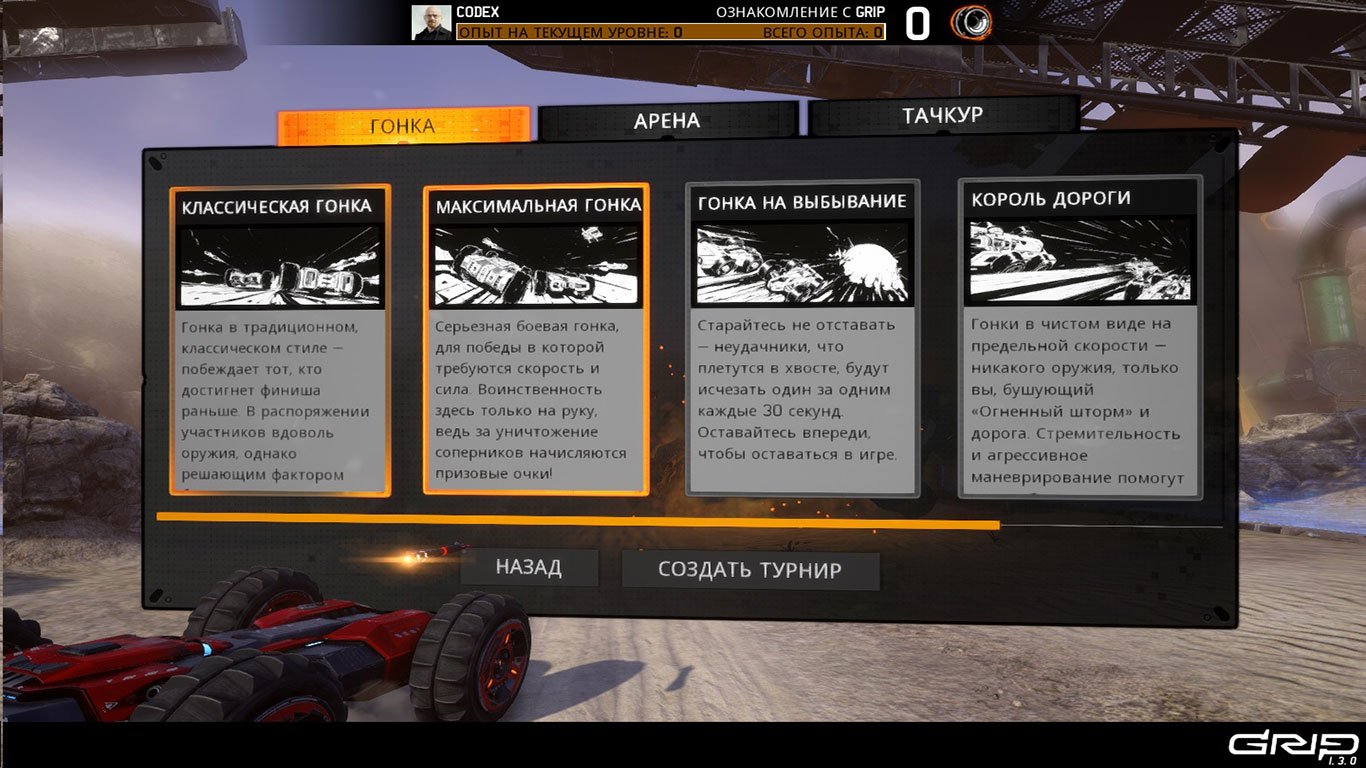Screen dimensions: 1366x768
Task: Switch to the АРЕНА tab
Action: (668, 120)
